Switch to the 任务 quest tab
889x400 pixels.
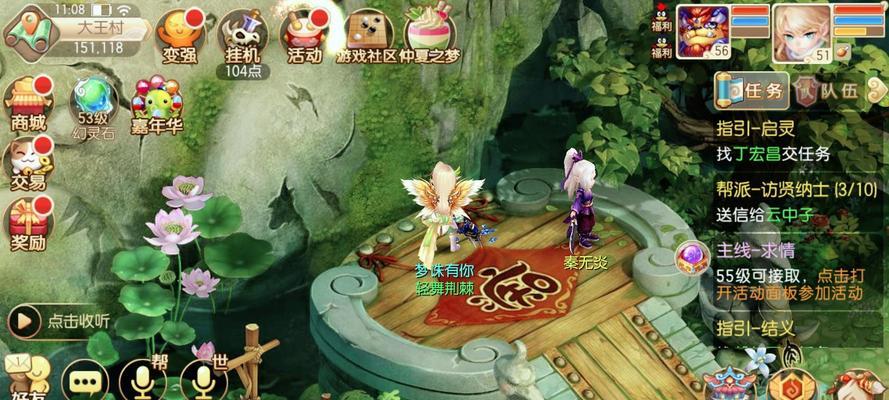tap(752, 90)
